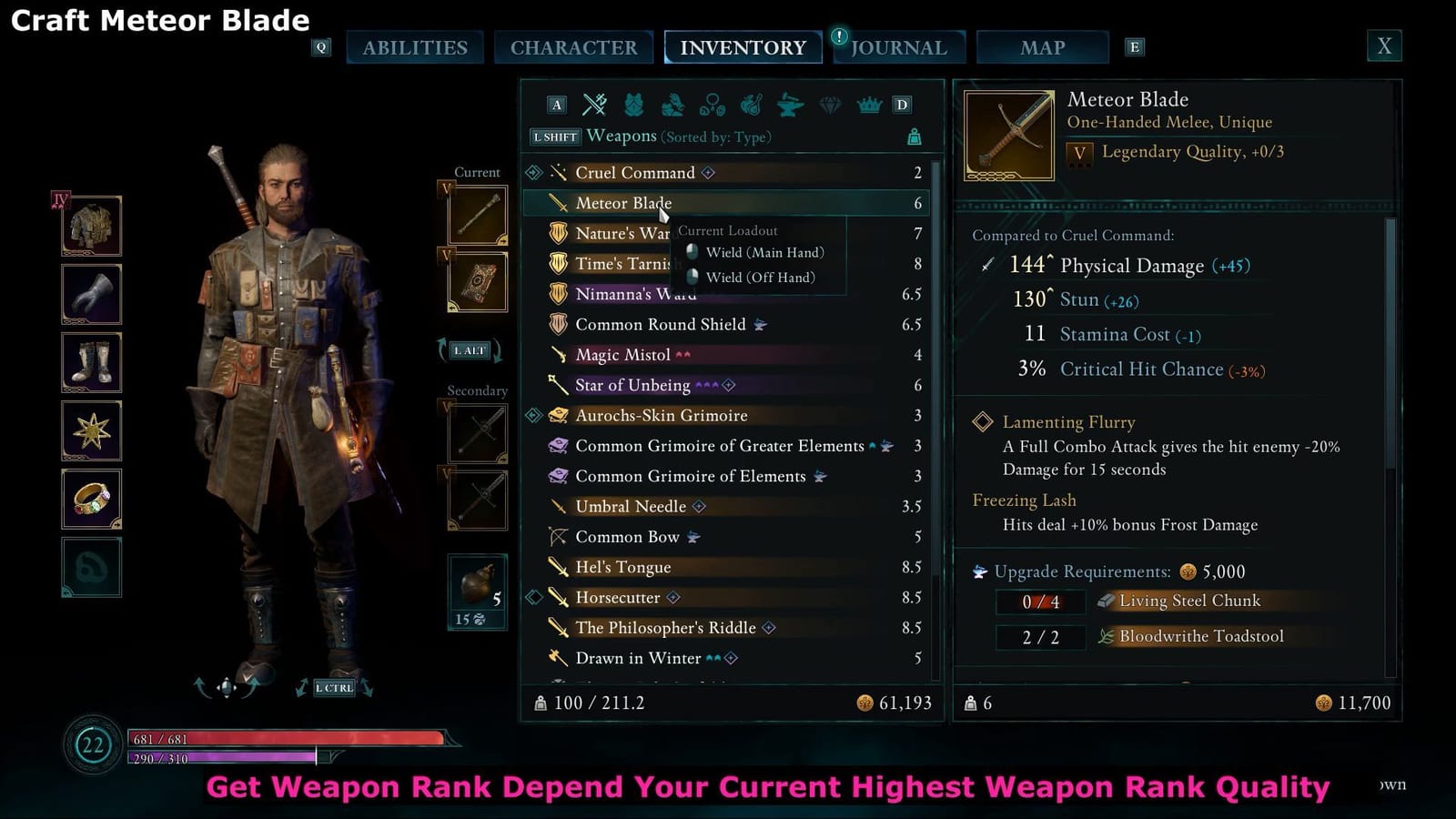This screenshot has height=819, width=1456.
Task: Choose Wield (Off Hand) option
Action: coord(763,278)
